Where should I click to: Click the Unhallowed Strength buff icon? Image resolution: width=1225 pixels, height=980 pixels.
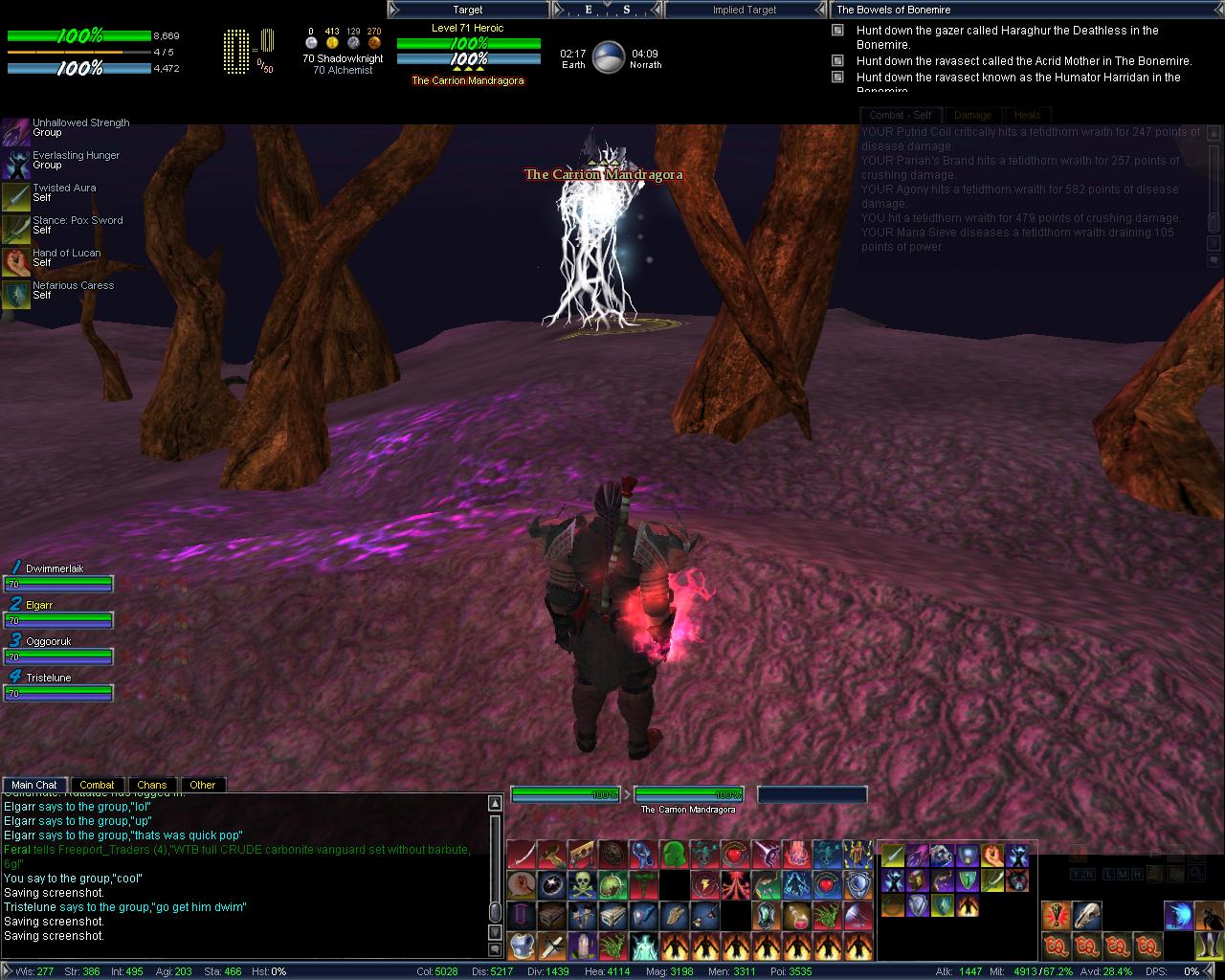(x=15, y=130)
